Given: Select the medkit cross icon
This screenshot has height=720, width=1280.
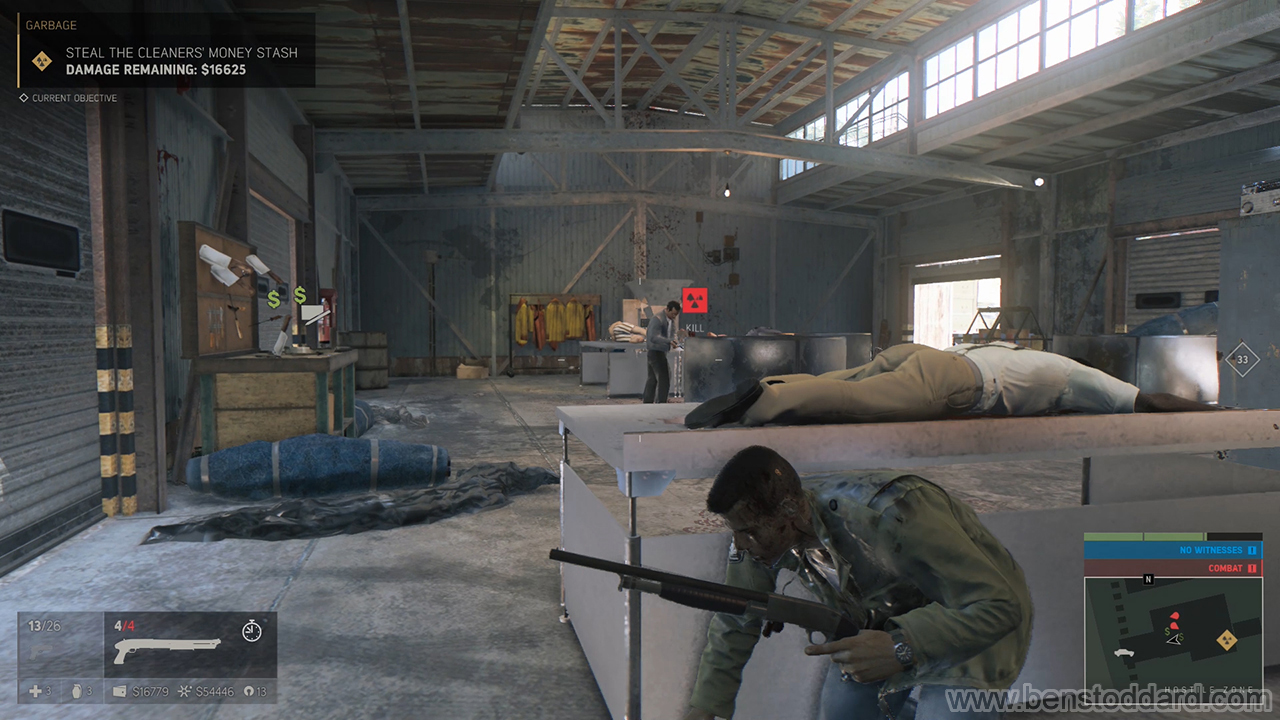Looking at the screenshot, I should click(35, 691).
